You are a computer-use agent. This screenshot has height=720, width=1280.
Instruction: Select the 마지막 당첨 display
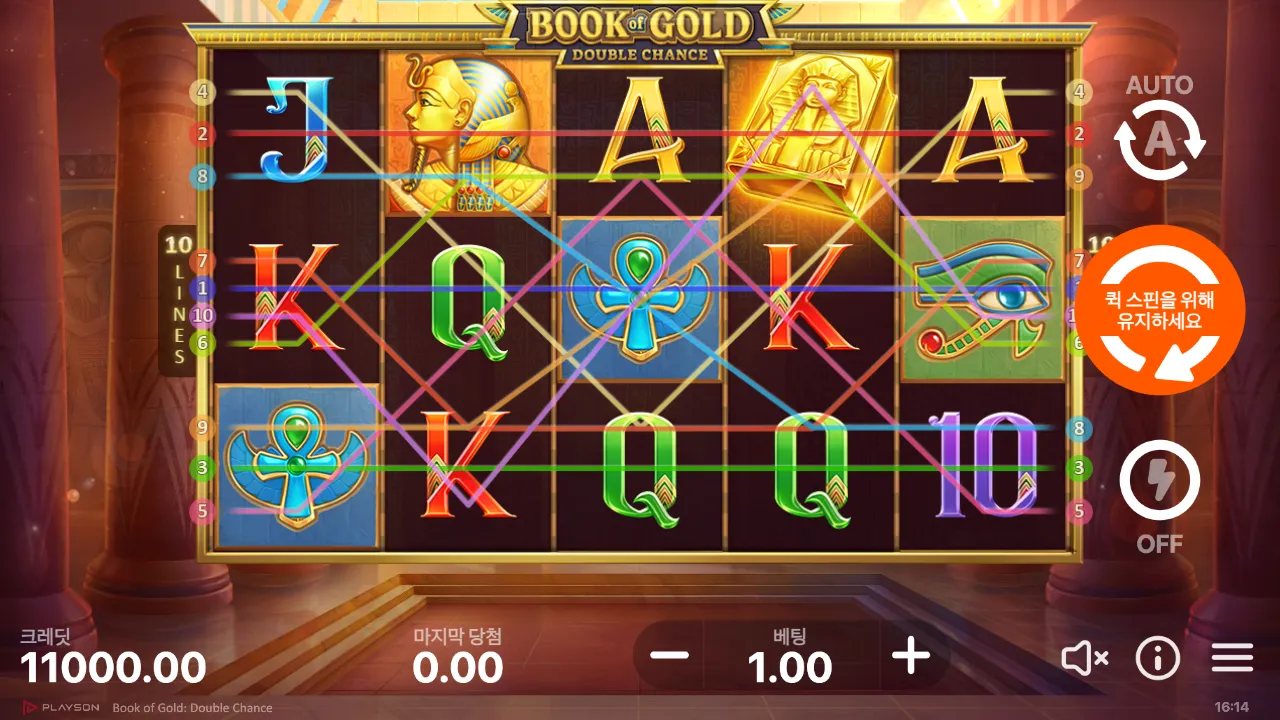(455, 650)
